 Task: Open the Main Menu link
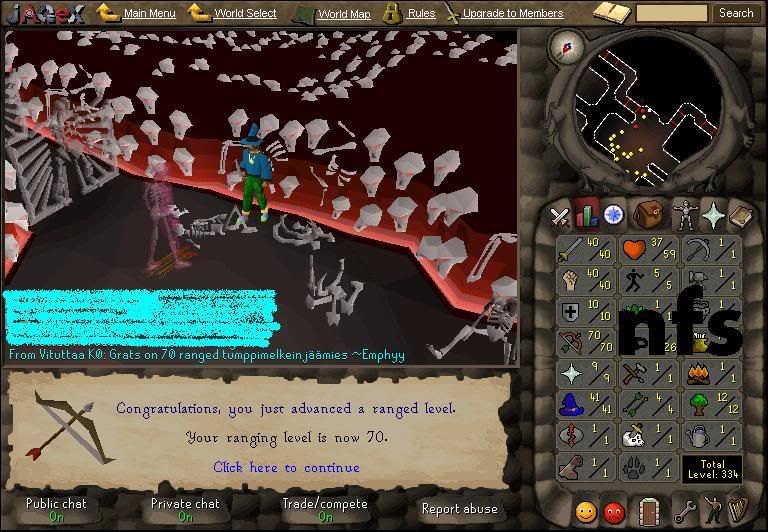tap(149, 14)
